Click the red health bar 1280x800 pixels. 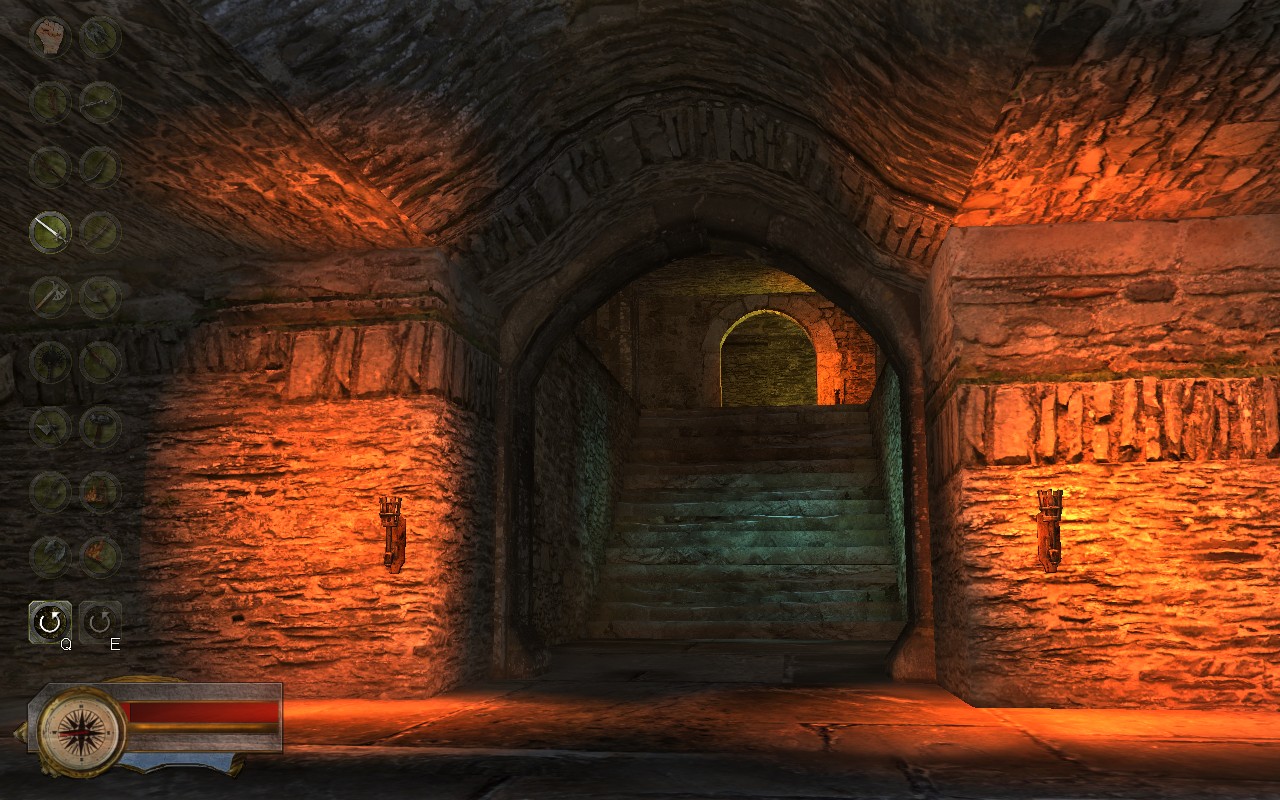(x=205, y=710)
